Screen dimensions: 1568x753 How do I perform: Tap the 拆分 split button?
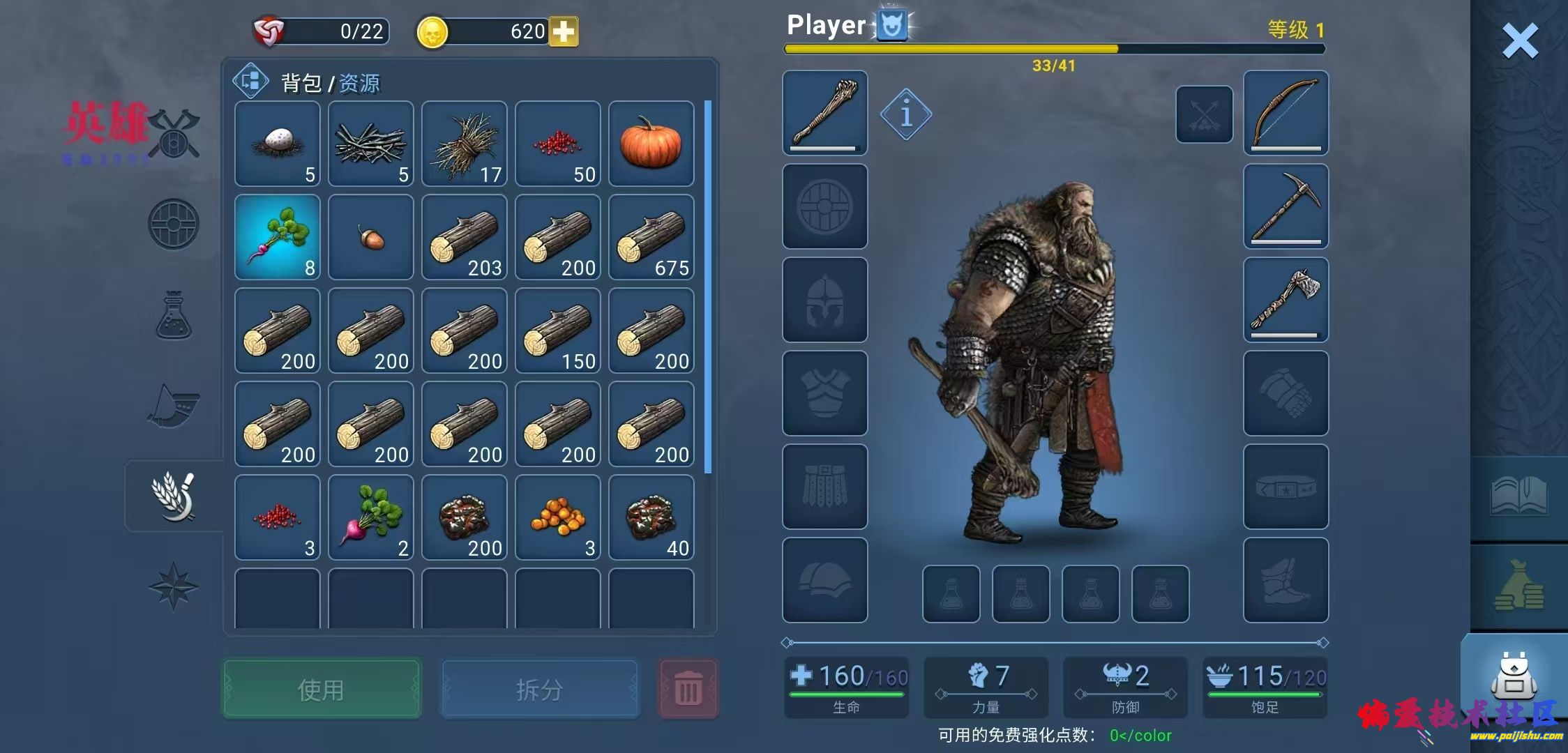tap(539, 690)
